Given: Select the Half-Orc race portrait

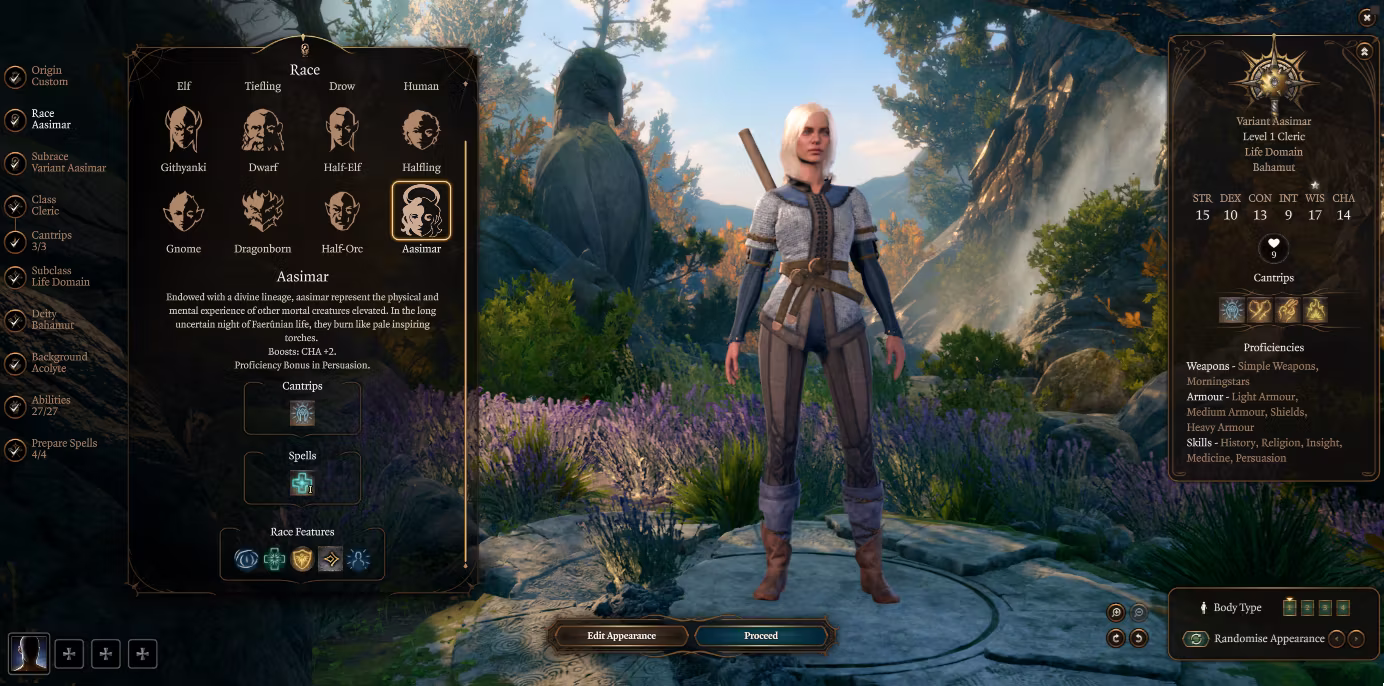Looking at the screenshot, I should tap(342, 212).
